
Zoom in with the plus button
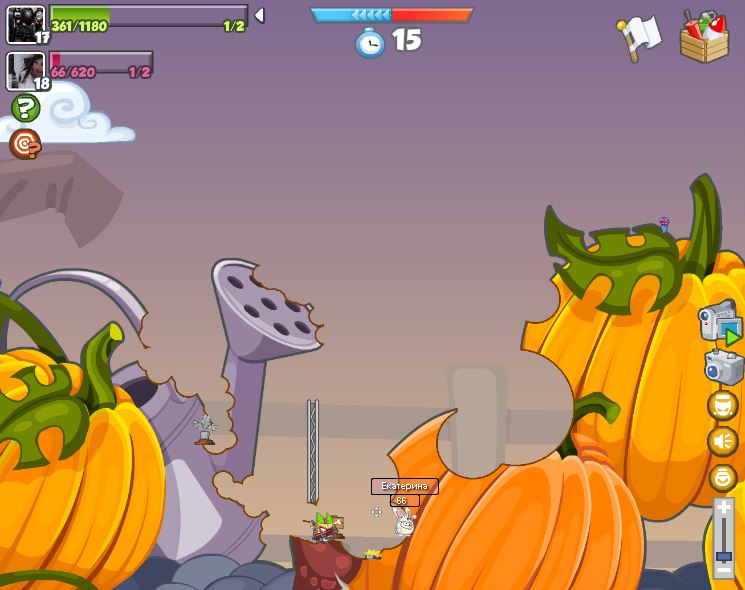(x=723, y=508)
